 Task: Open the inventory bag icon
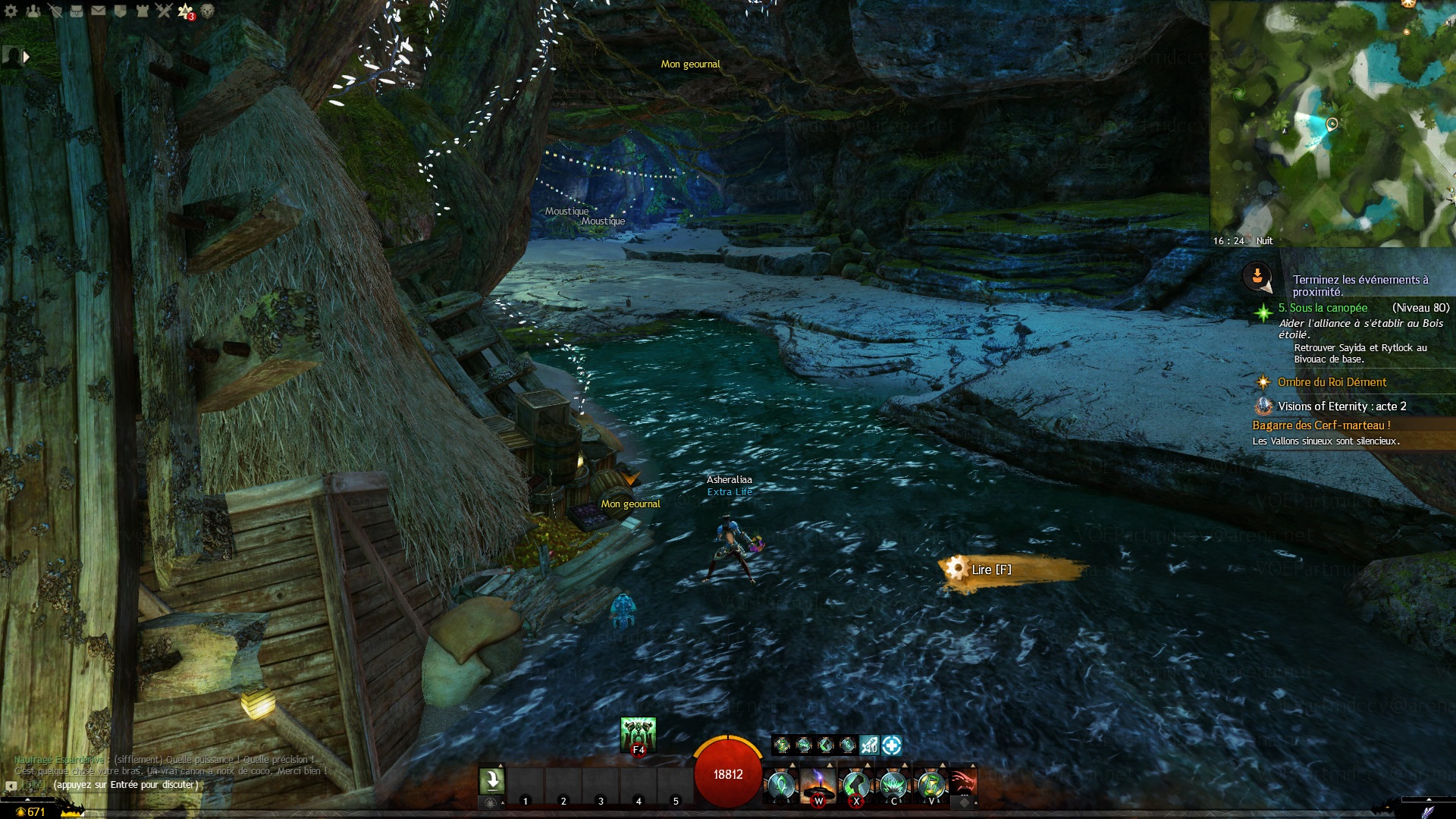click(77, 11)
